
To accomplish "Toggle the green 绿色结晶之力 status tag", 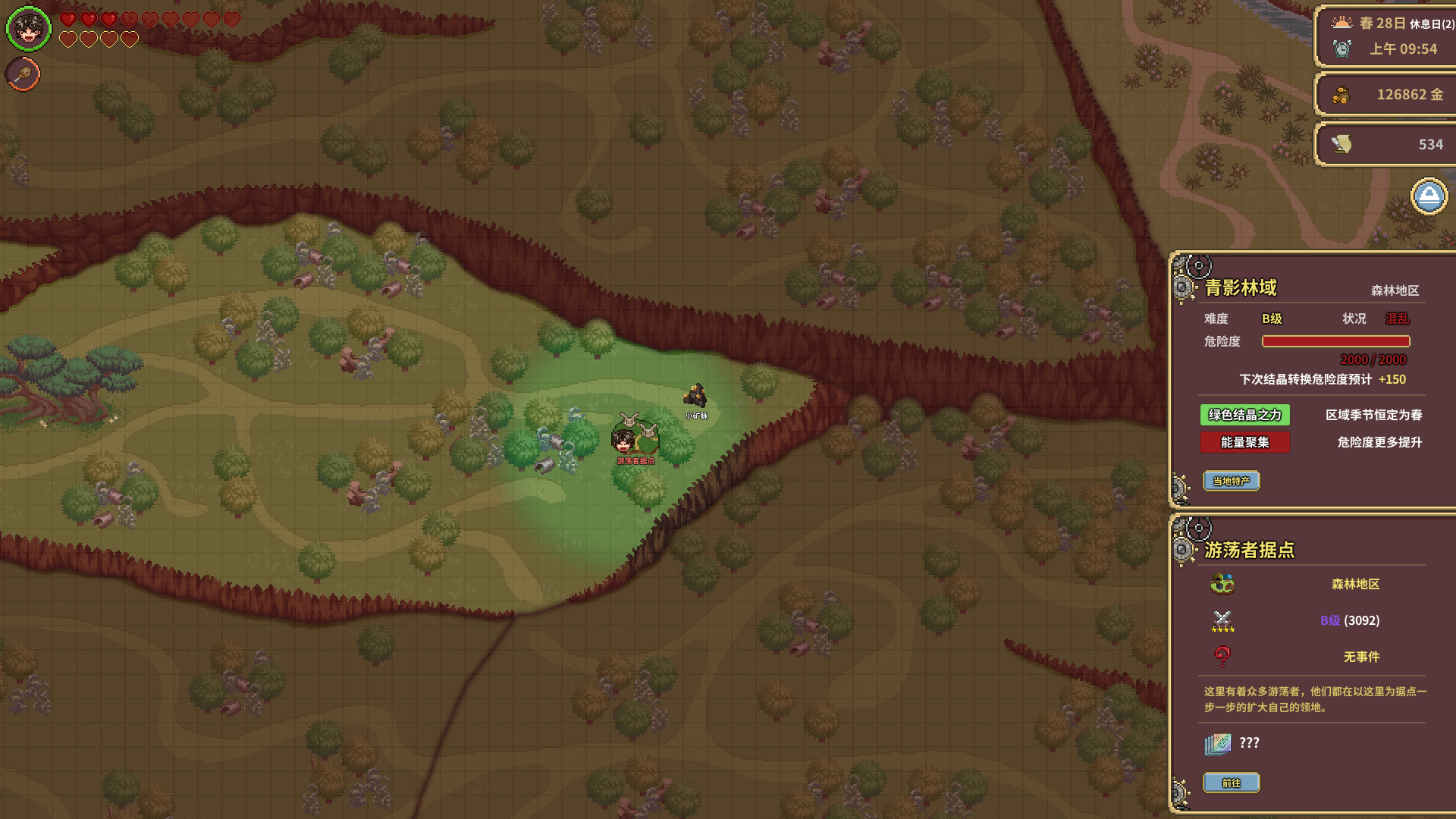I will [1244, 415].
